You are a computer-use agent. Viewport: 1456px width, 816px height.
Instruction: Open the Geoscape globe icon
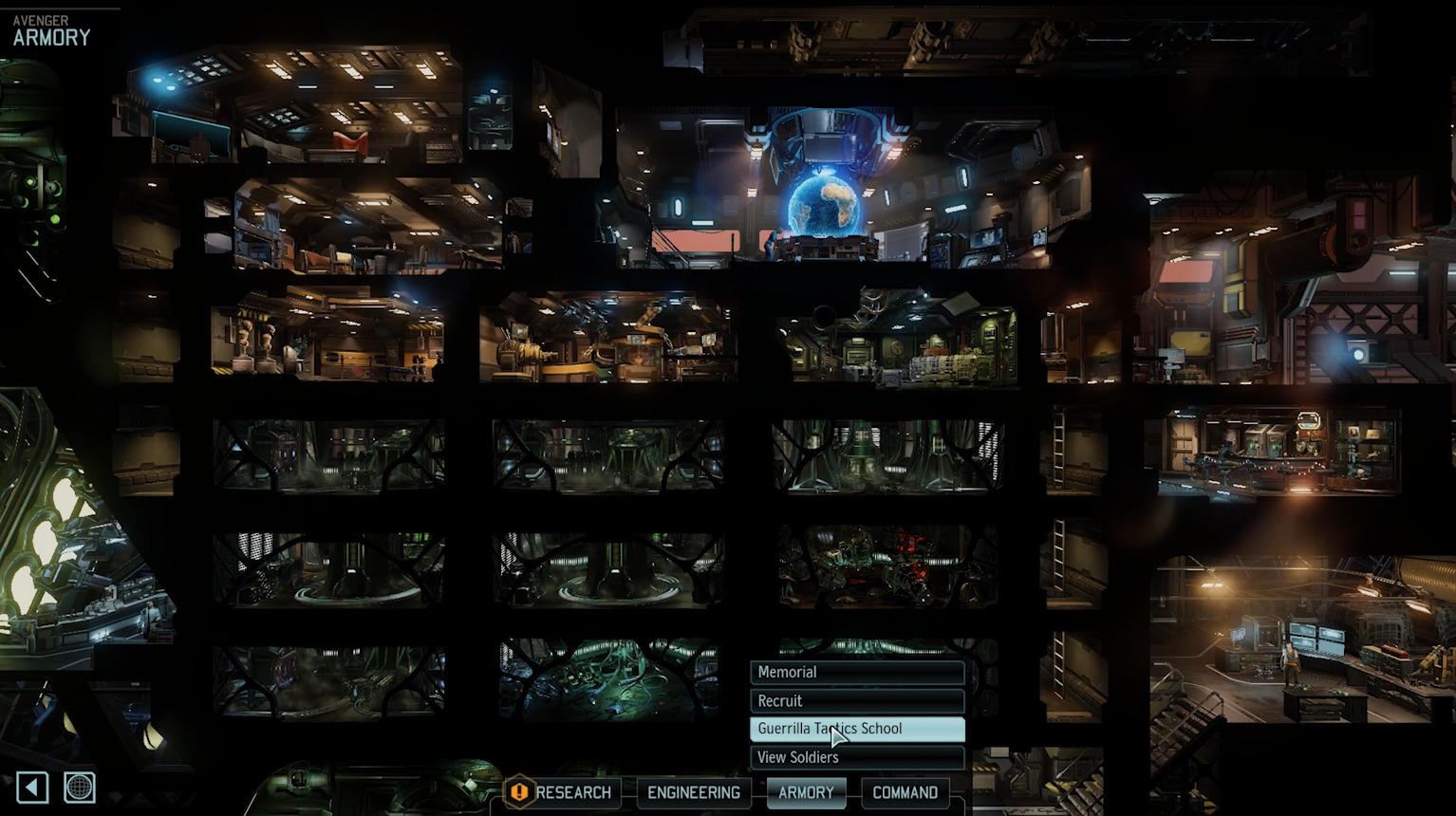(x=80, y=787)
